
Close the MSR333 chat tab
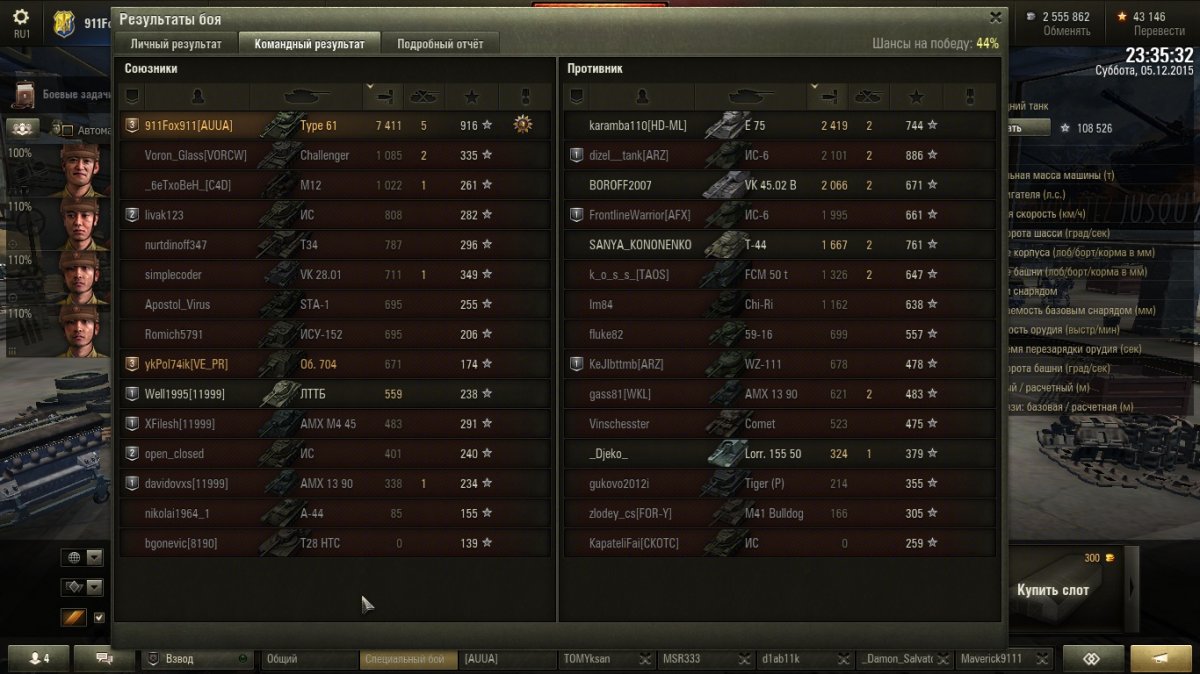tap(742, 660)
